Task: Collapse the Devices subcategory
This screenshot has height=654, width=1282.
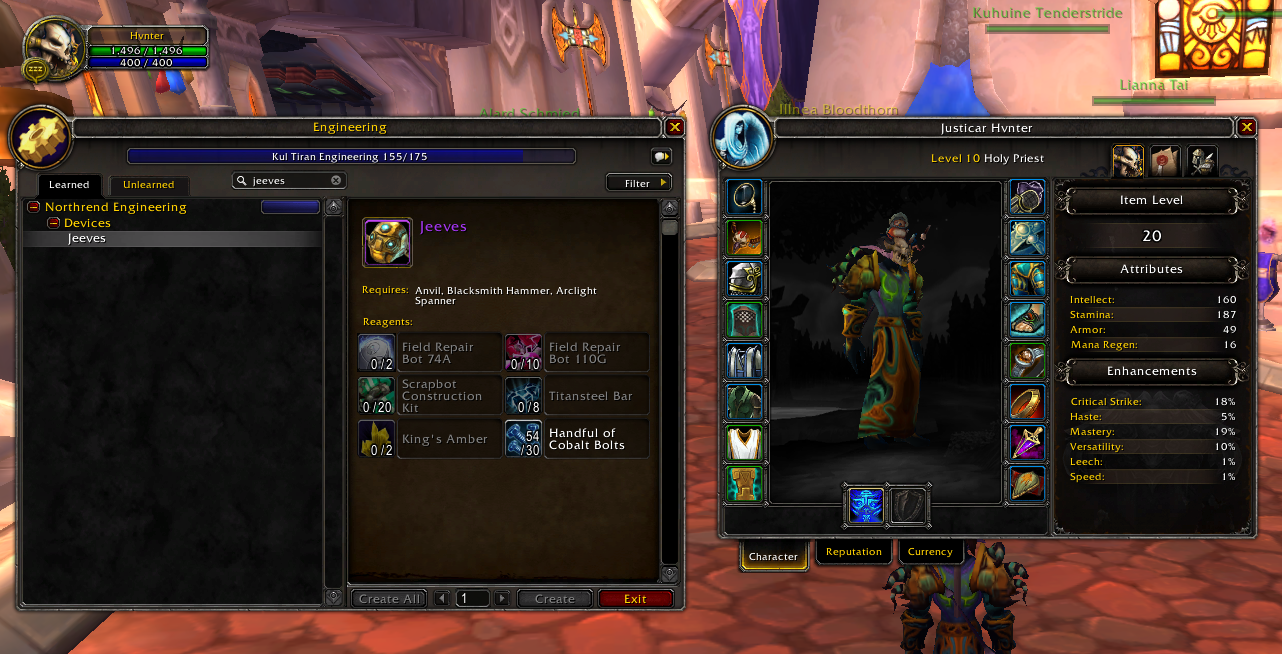Action: 53,223
